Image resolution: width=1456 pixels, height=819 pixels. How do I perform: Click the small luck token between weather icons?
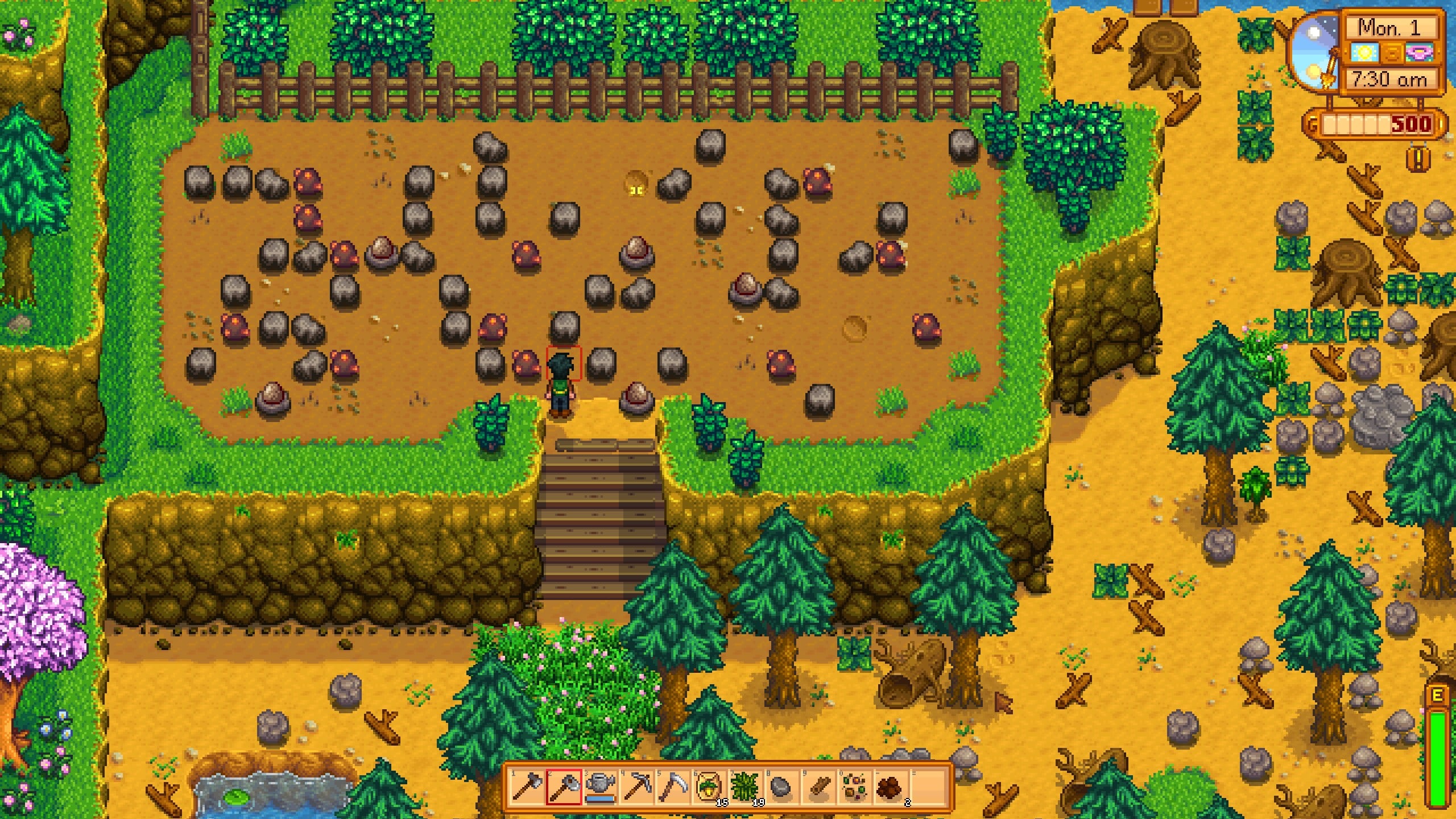(x=1393, y=53)
